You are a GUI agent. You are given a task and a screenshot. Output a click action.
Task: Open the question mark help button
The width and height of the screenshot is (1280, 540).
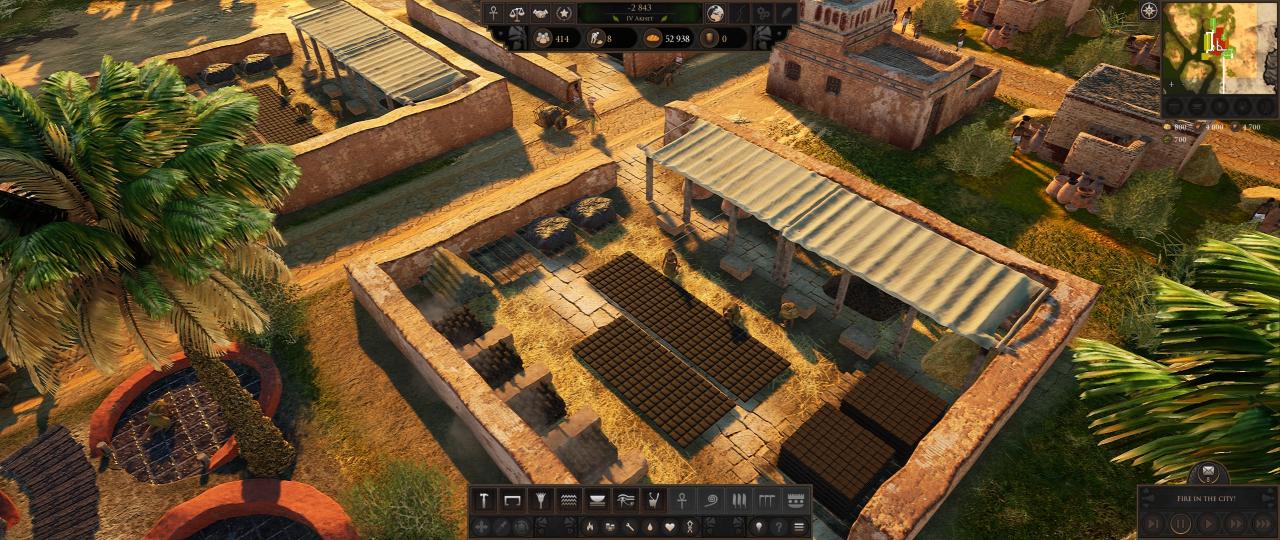778,526
